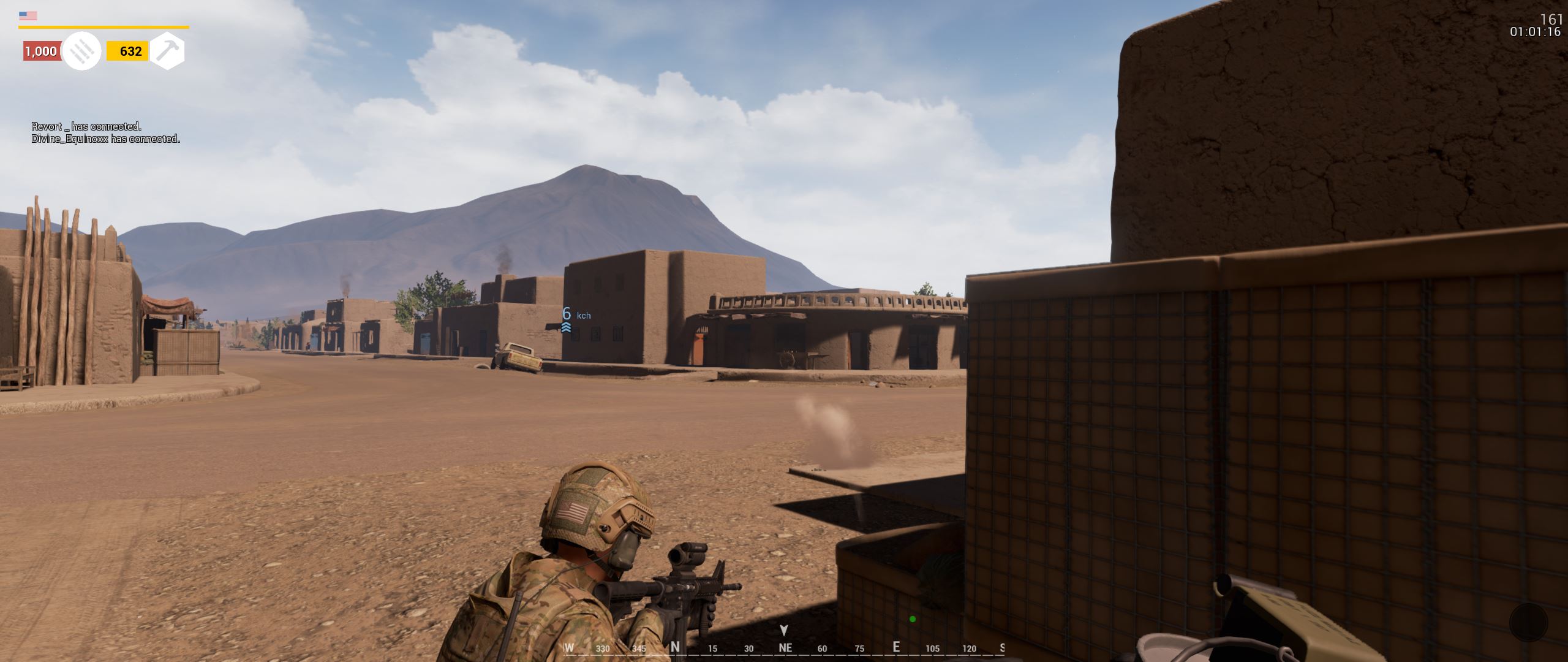
Task: Click the US flag team icon
Action: [28, 16]
